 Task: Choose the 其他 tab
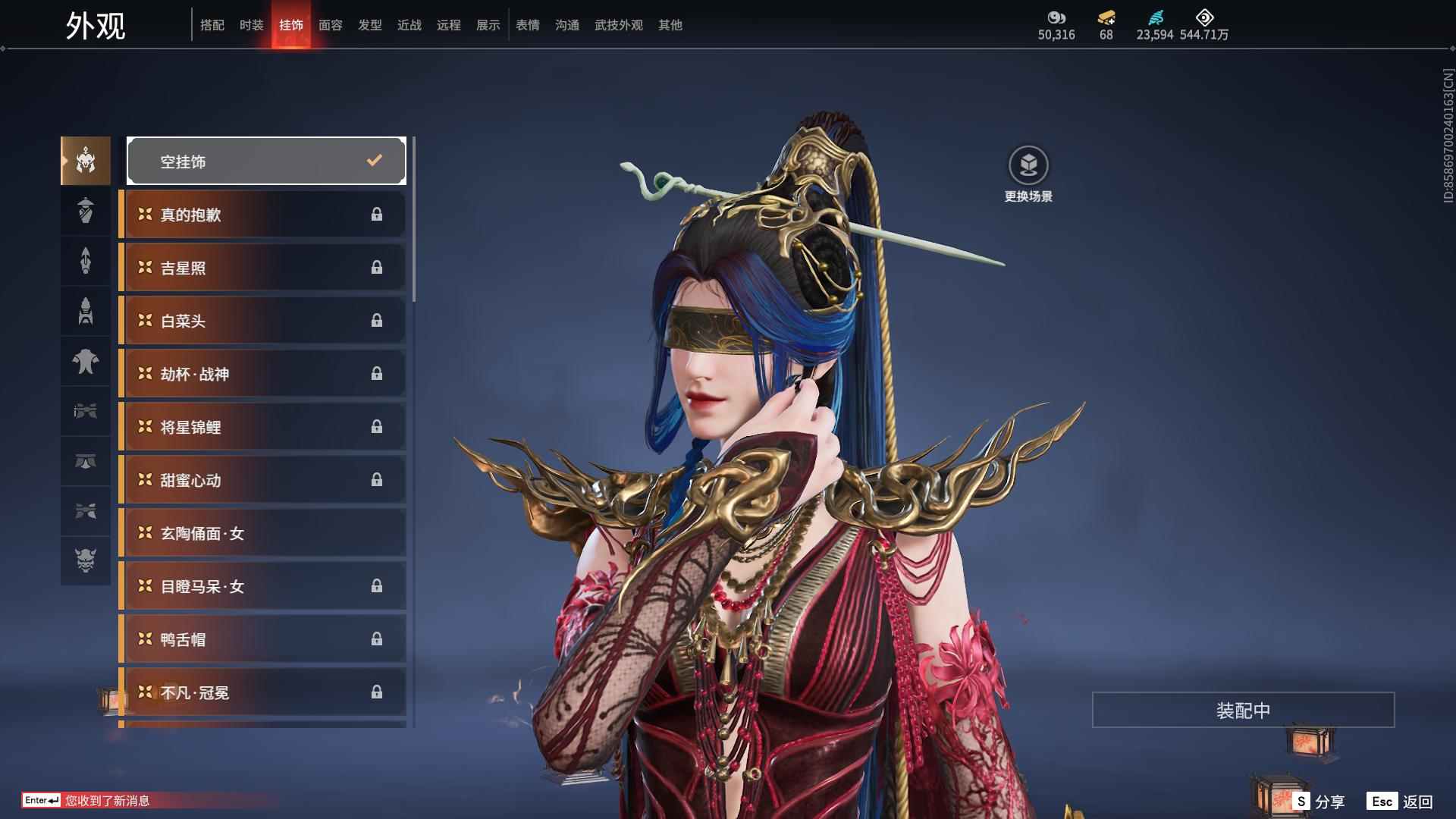coord(670,25)
